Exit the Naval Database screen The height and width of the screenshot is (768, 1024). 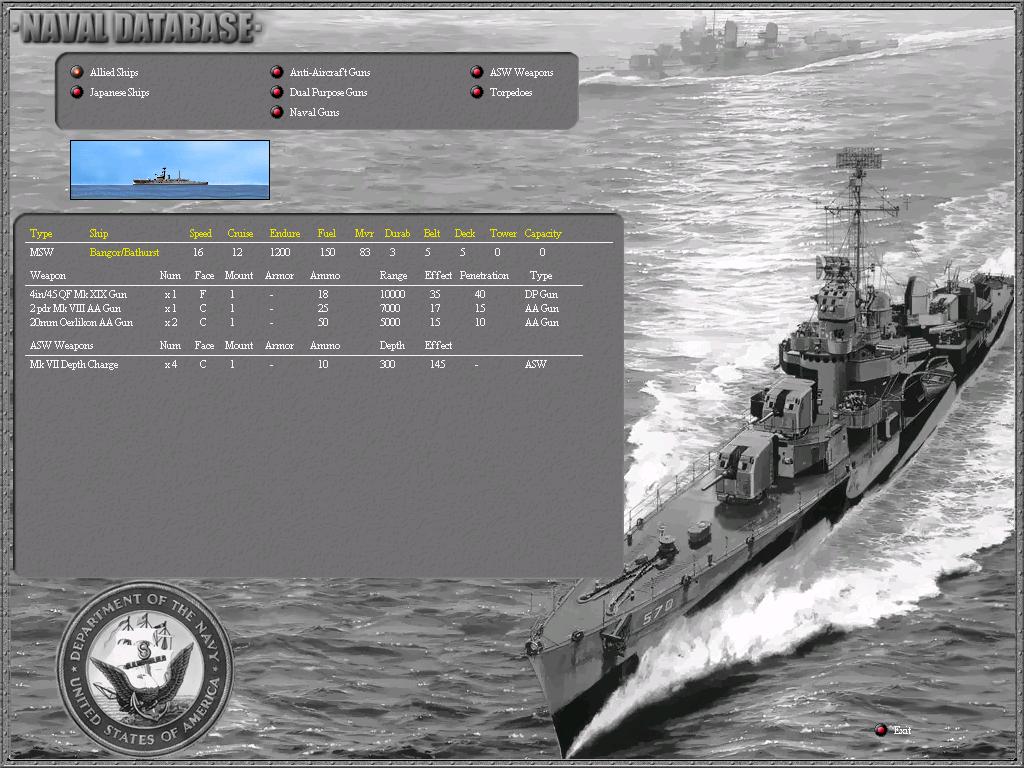coord(881,730)
